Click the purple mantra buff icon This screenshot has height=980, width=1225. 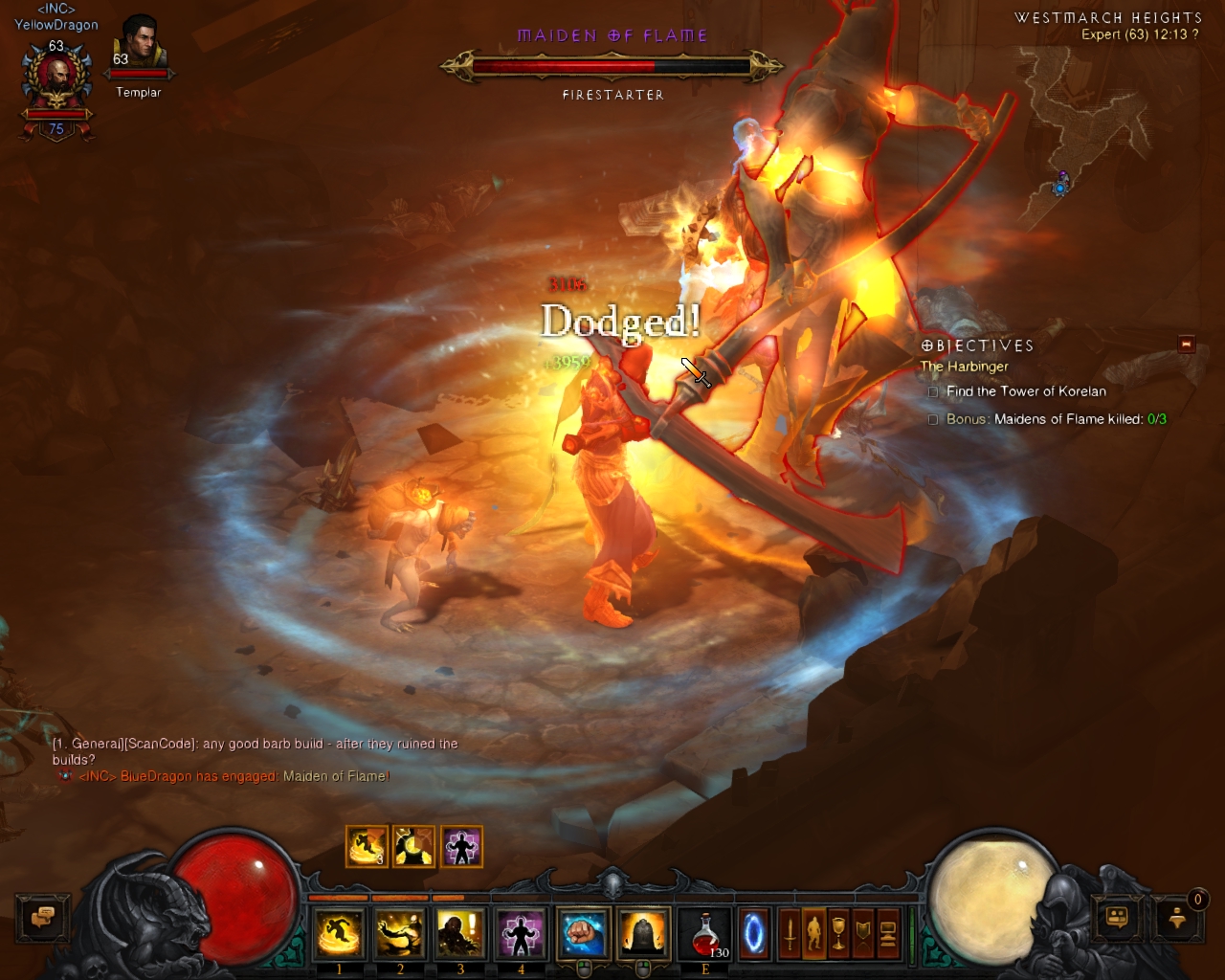coord(461,847)
